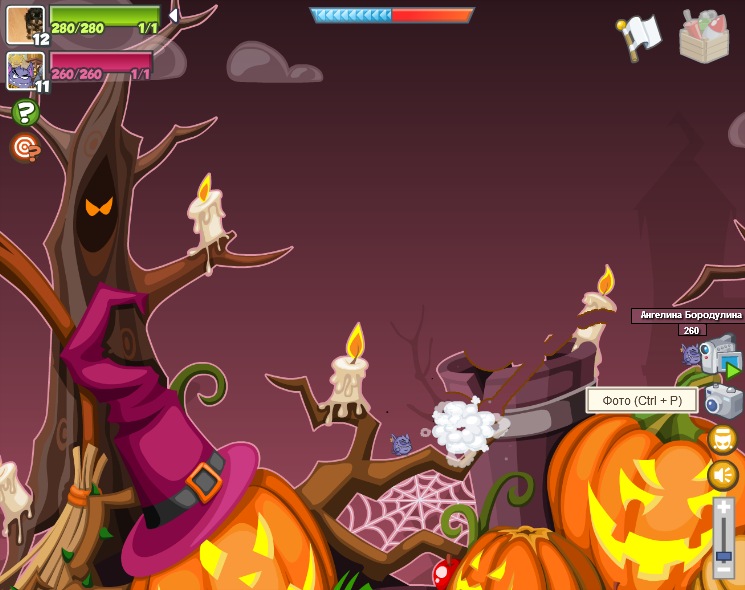Click the orange character face button
Screen dimensions: 745x590
click(x=722, y=439)
